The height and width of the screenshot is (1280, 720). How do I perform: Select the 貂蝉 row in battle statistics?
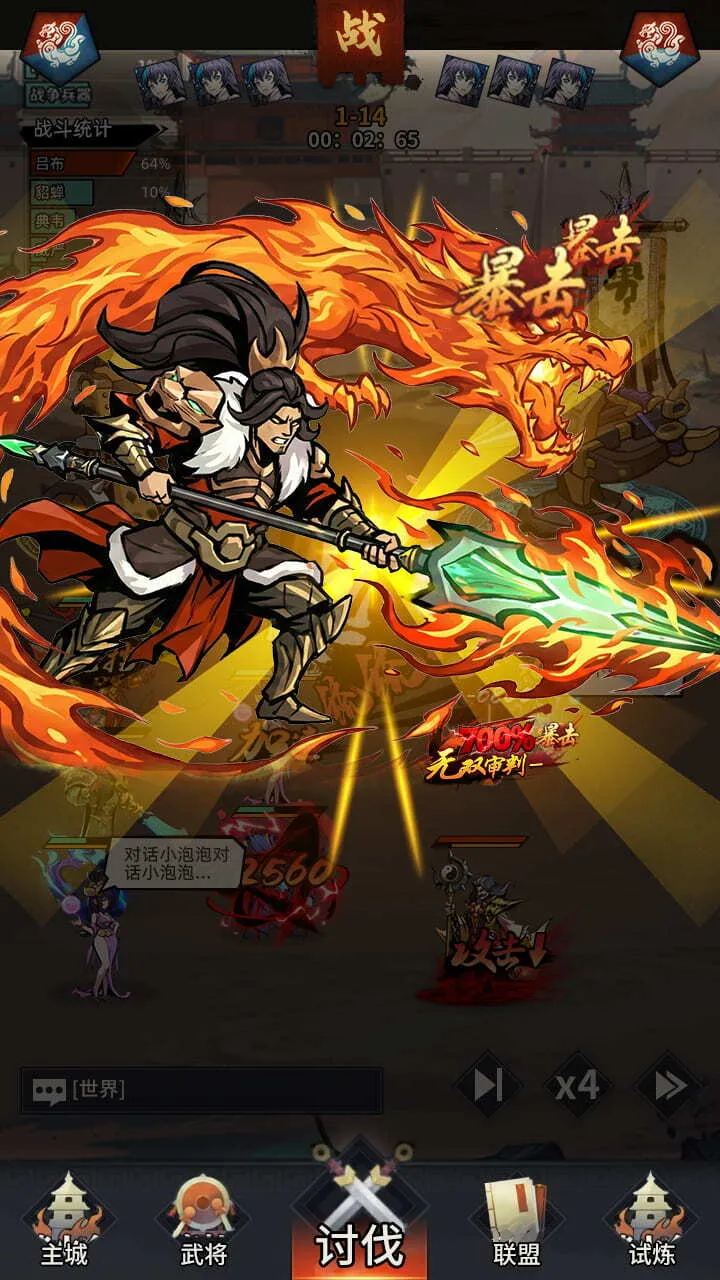point(100,192)
